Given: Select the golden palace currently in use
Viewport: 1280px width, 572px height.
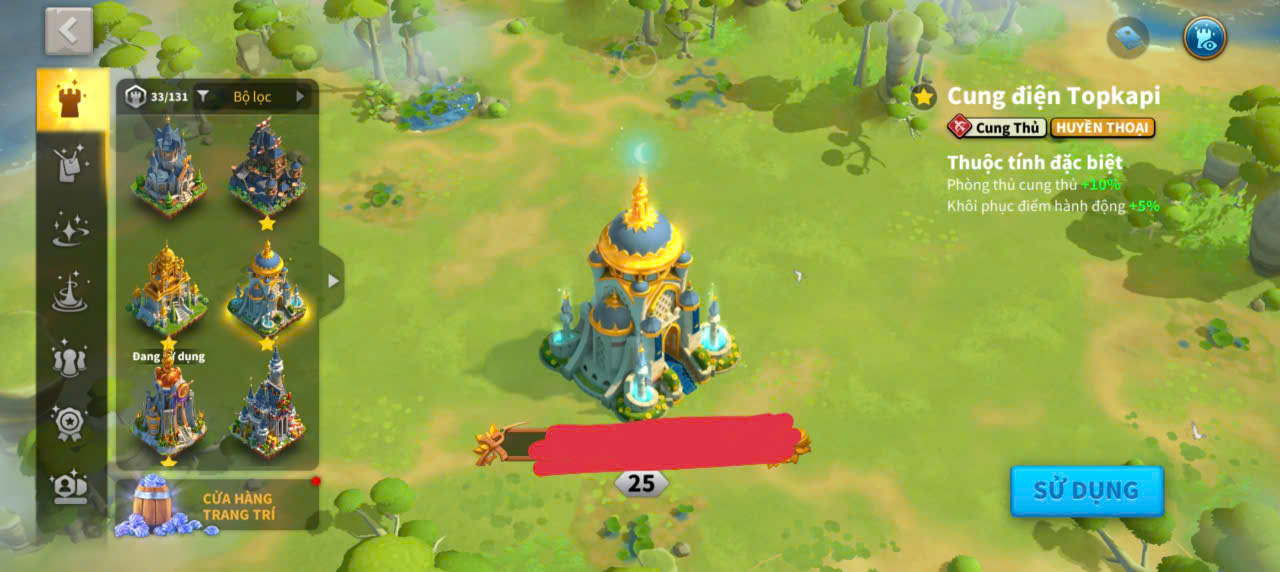Looking at the screenshot, I should coord(167,291).
